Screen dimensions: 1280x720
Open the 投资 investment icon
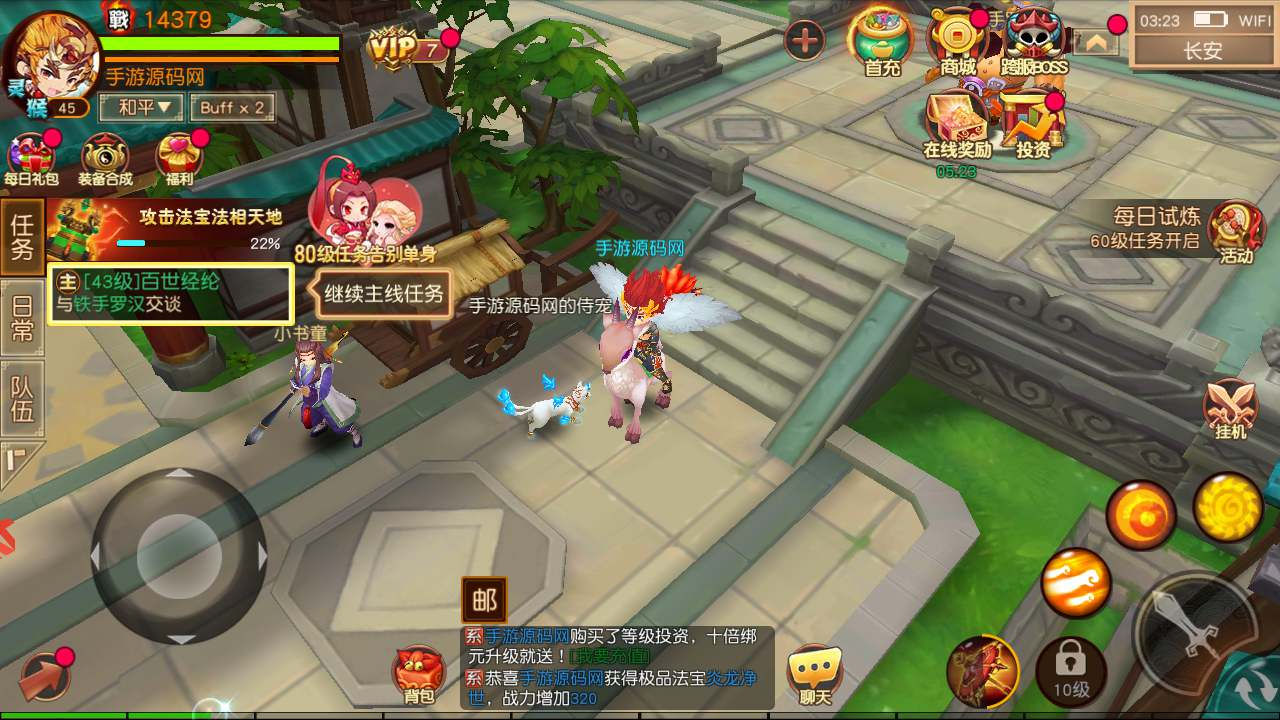1033,125
